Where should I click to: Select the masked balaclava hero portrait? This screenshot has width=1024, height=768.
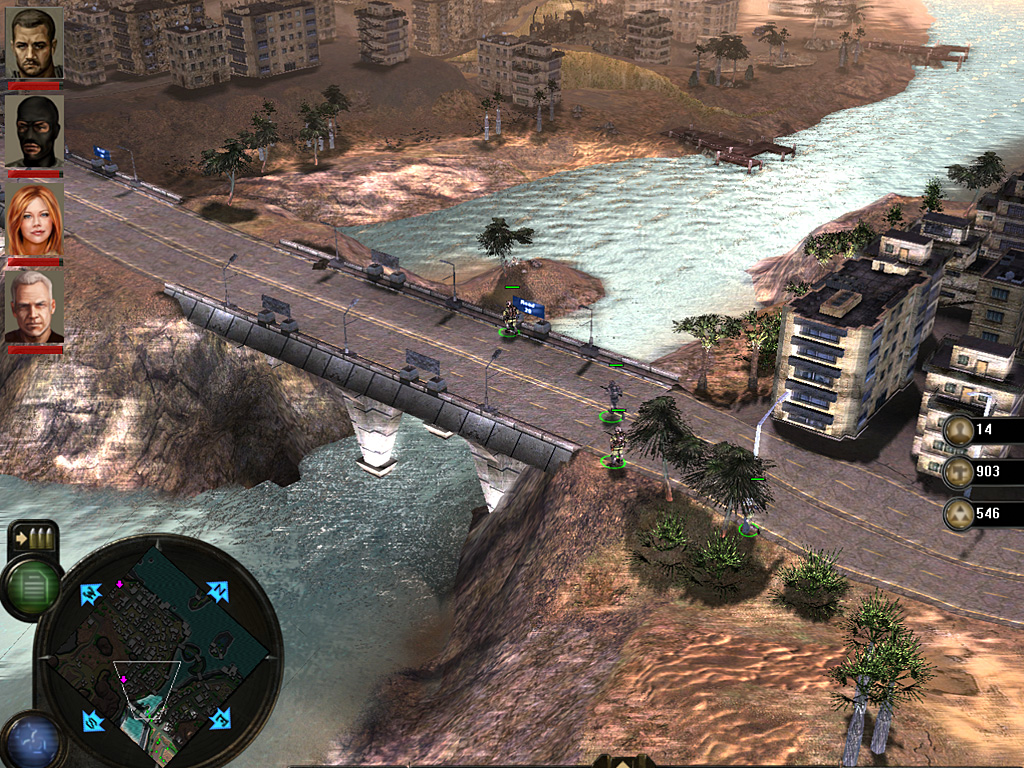pos(34,130)
